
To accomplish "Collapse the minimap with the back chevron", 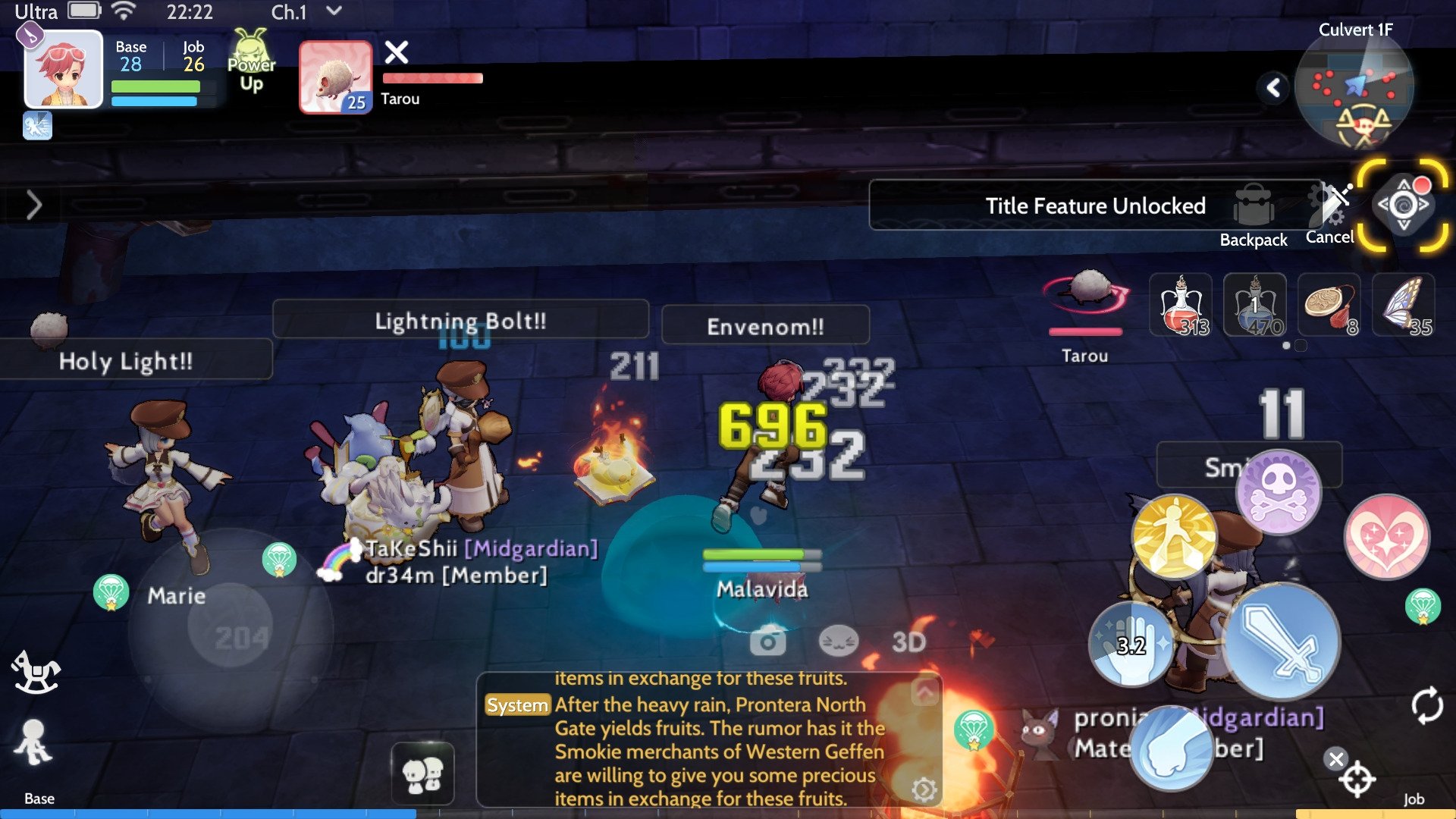I will (1274, 86).
